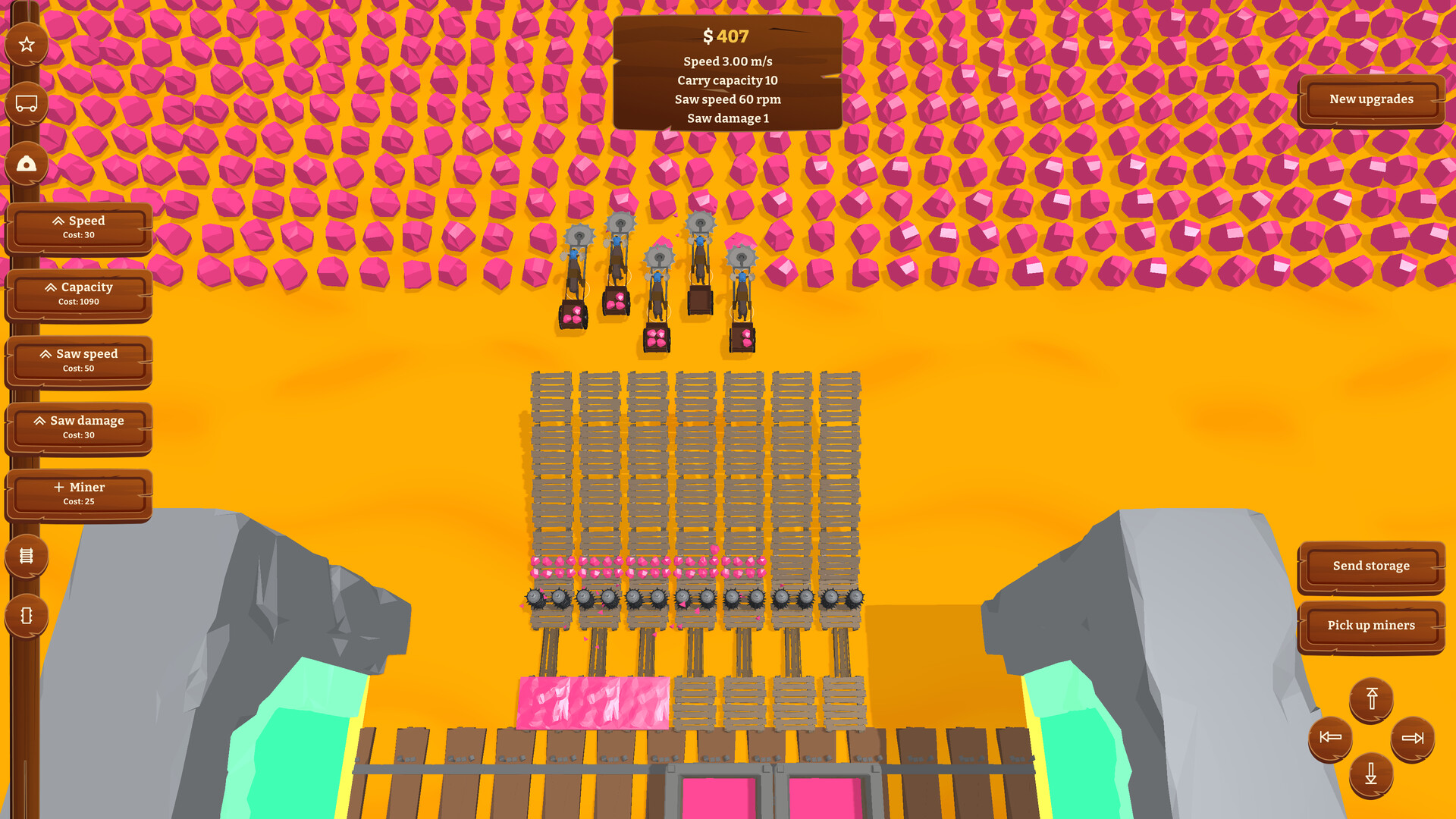Purchase the Capacity upgrade costing 1090
Image resolution: width=1456 pixels, height=819 pixels.
[79, 293]
